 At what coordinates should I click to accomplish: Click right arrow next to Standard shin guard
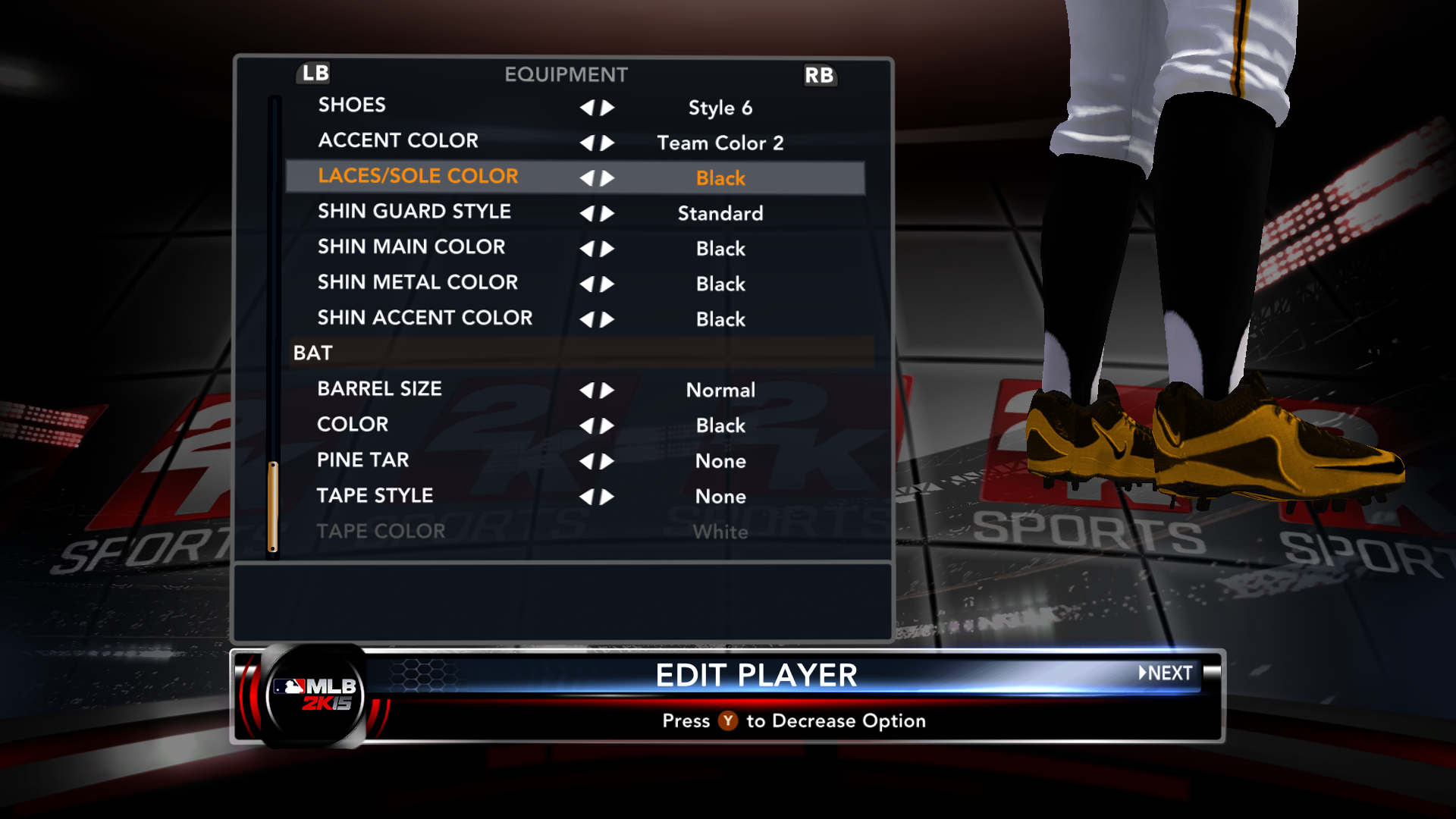607,214
